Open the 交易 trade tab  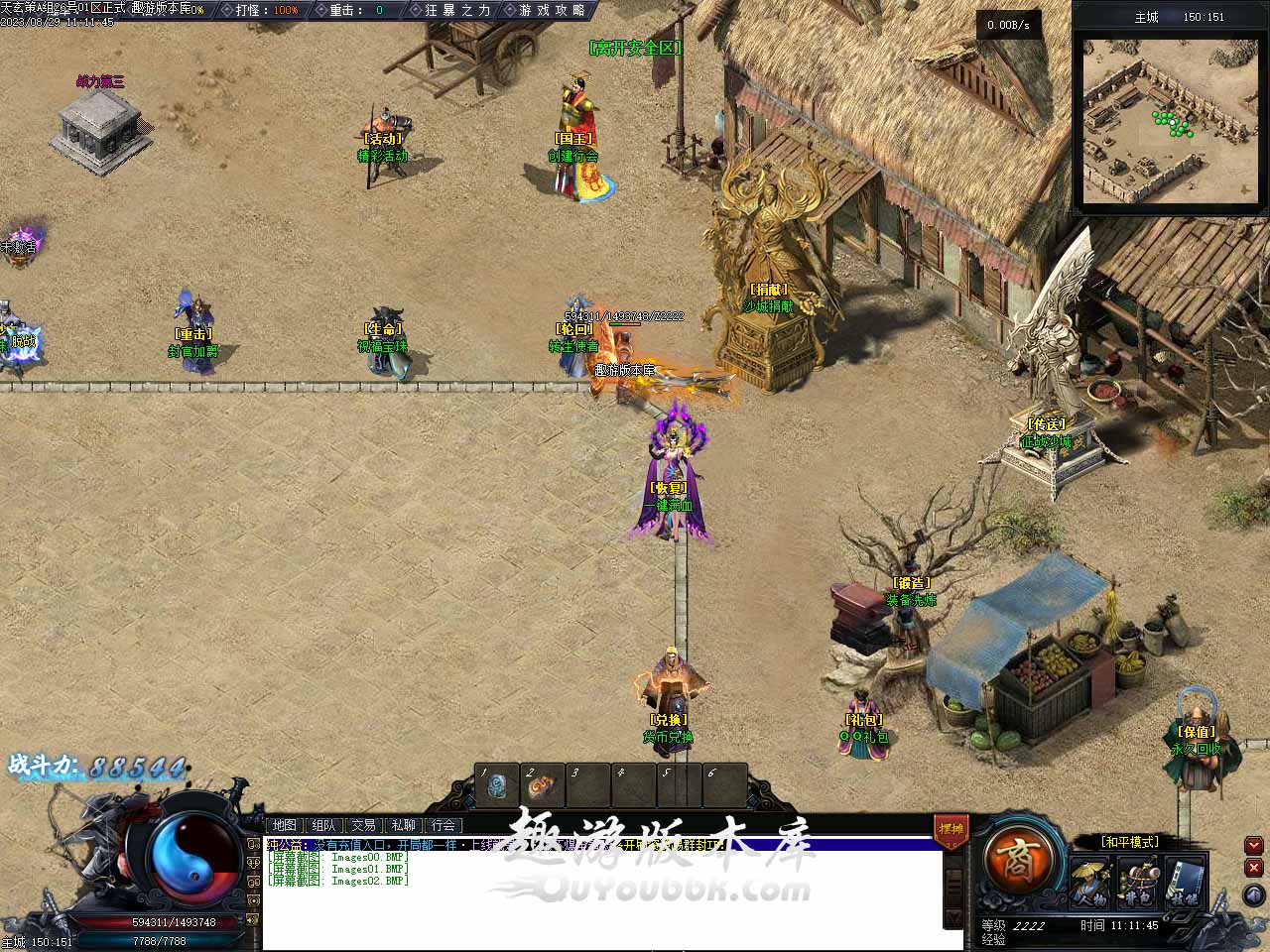coord(363,825)
